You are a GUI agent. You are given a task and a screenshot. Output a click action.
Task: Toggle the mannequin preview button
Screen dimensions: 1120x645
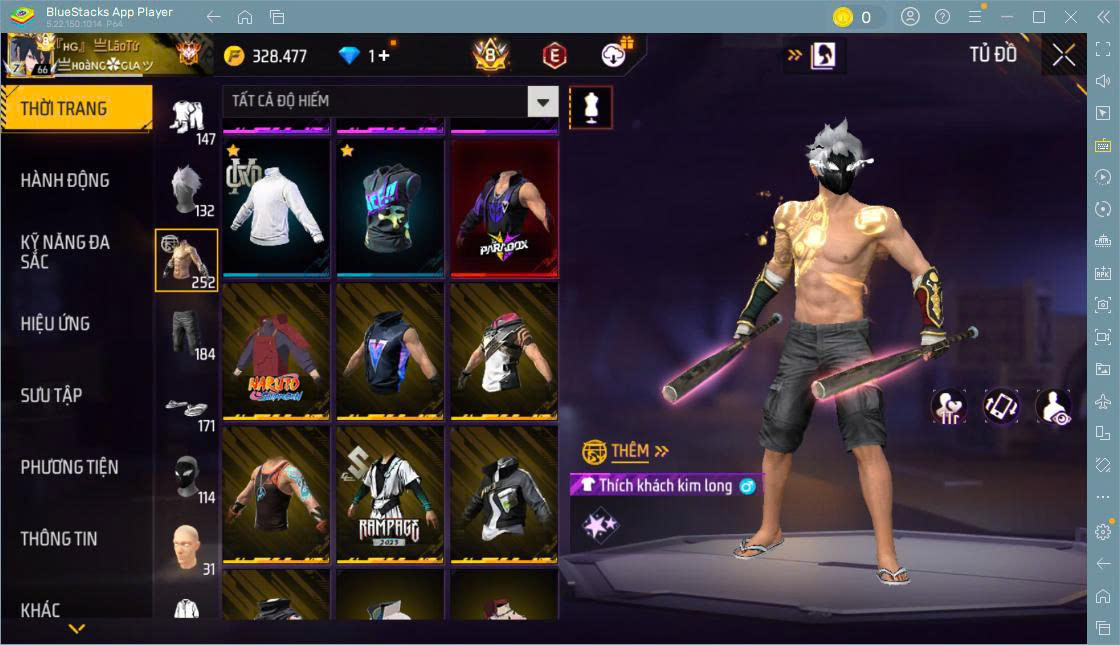point(591,107)
